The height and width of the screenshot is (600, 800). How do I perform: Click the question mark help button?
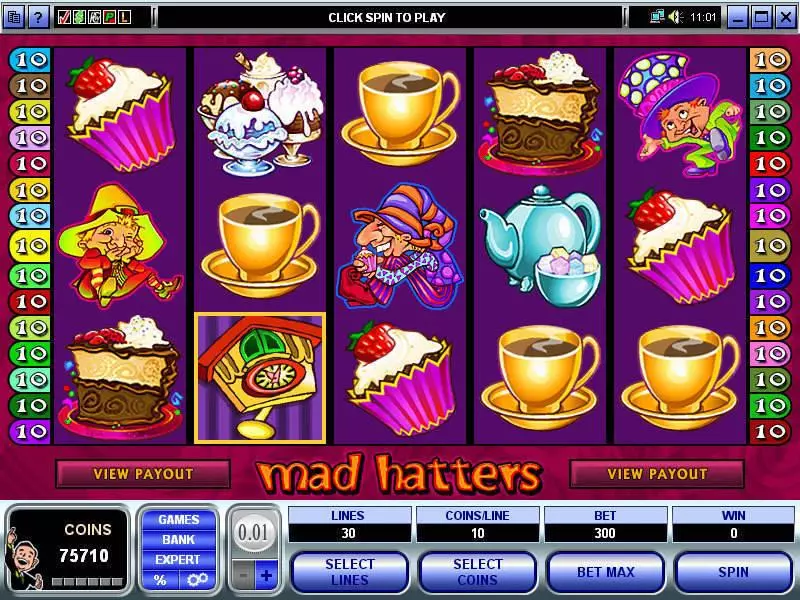pyautogui.click(x=38, y=17)
